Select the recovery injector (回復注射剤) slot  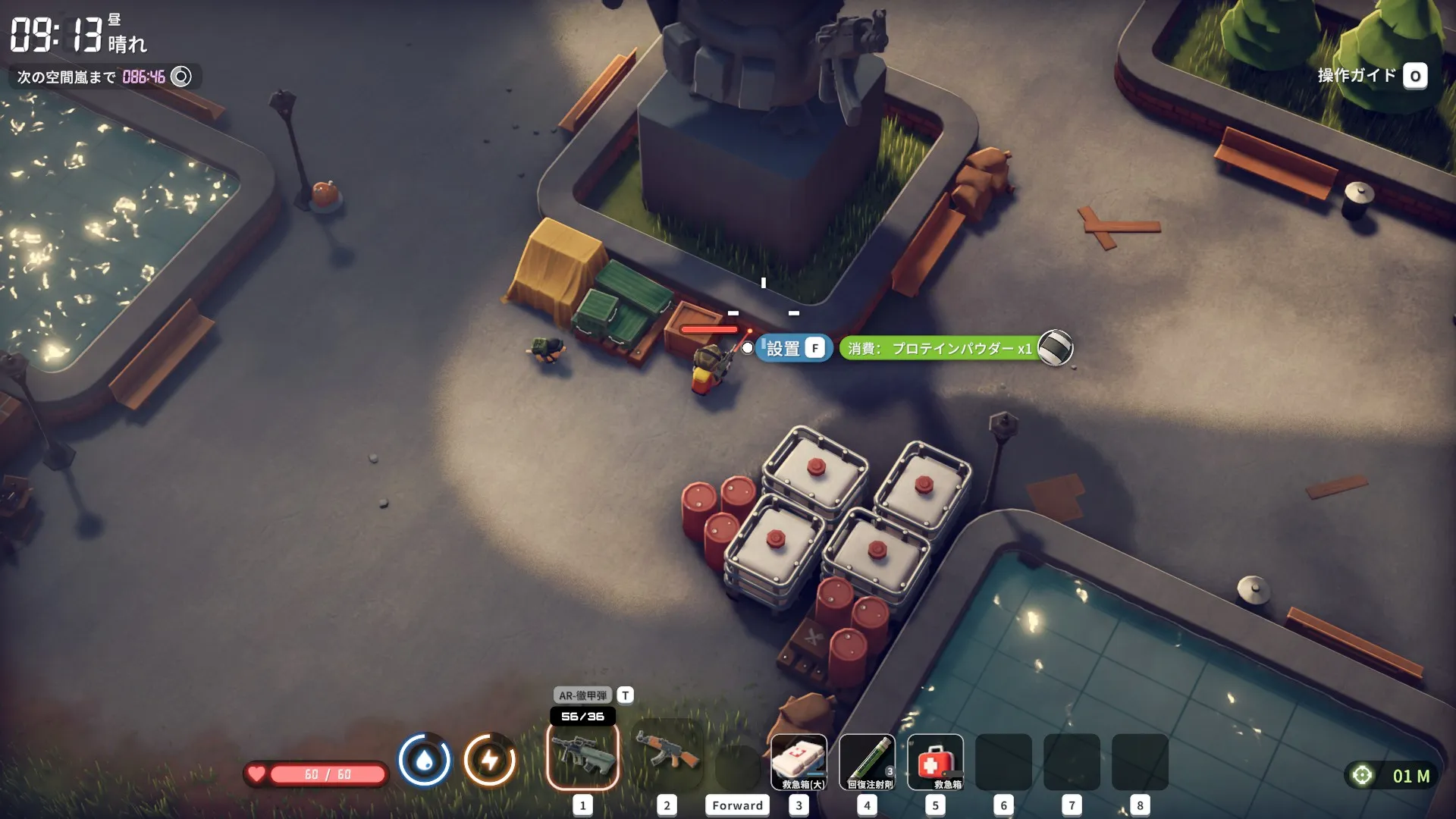[x=867, y=761]
